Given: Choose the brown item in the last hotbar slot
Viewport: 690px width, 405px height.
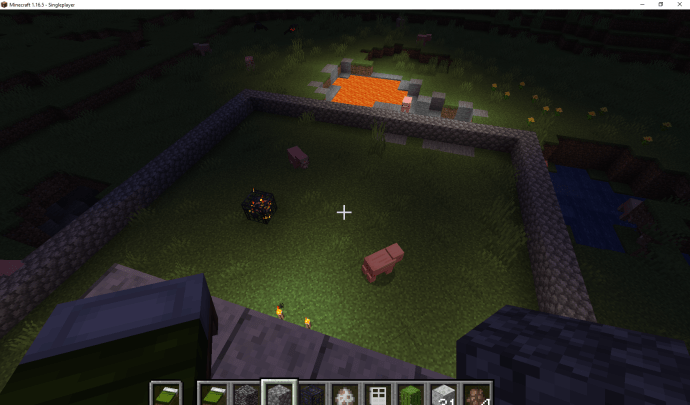Looking at the screenshot, I should (476, 394).
